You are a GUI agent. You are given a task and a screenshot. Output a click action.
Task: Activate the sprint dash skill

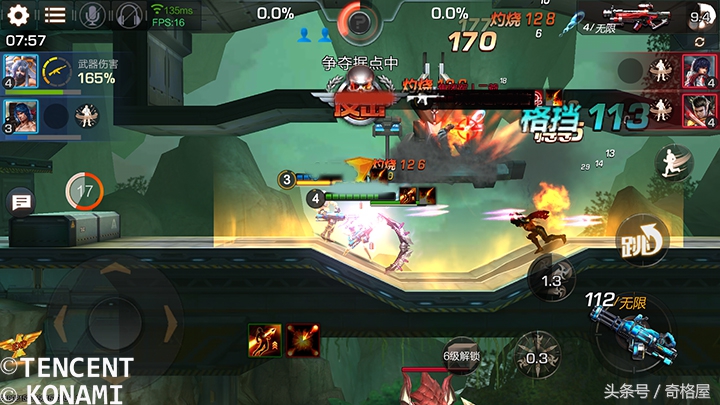(673, 160)
